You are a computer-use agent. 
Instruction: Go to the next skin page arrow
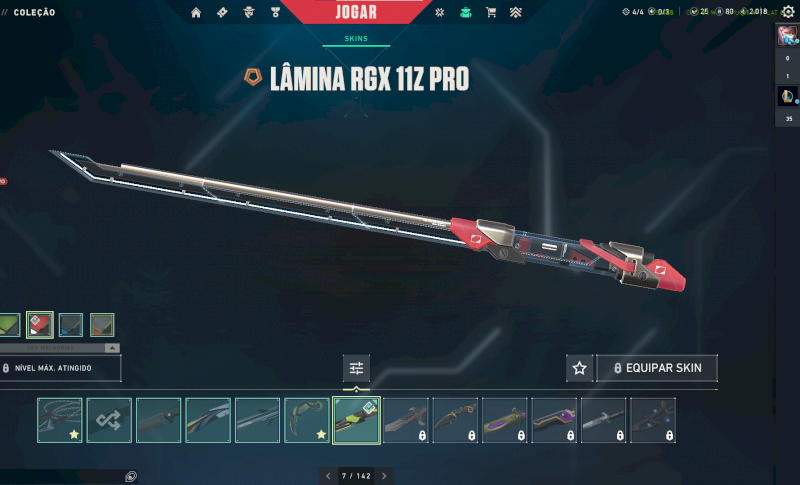(383, 475)
